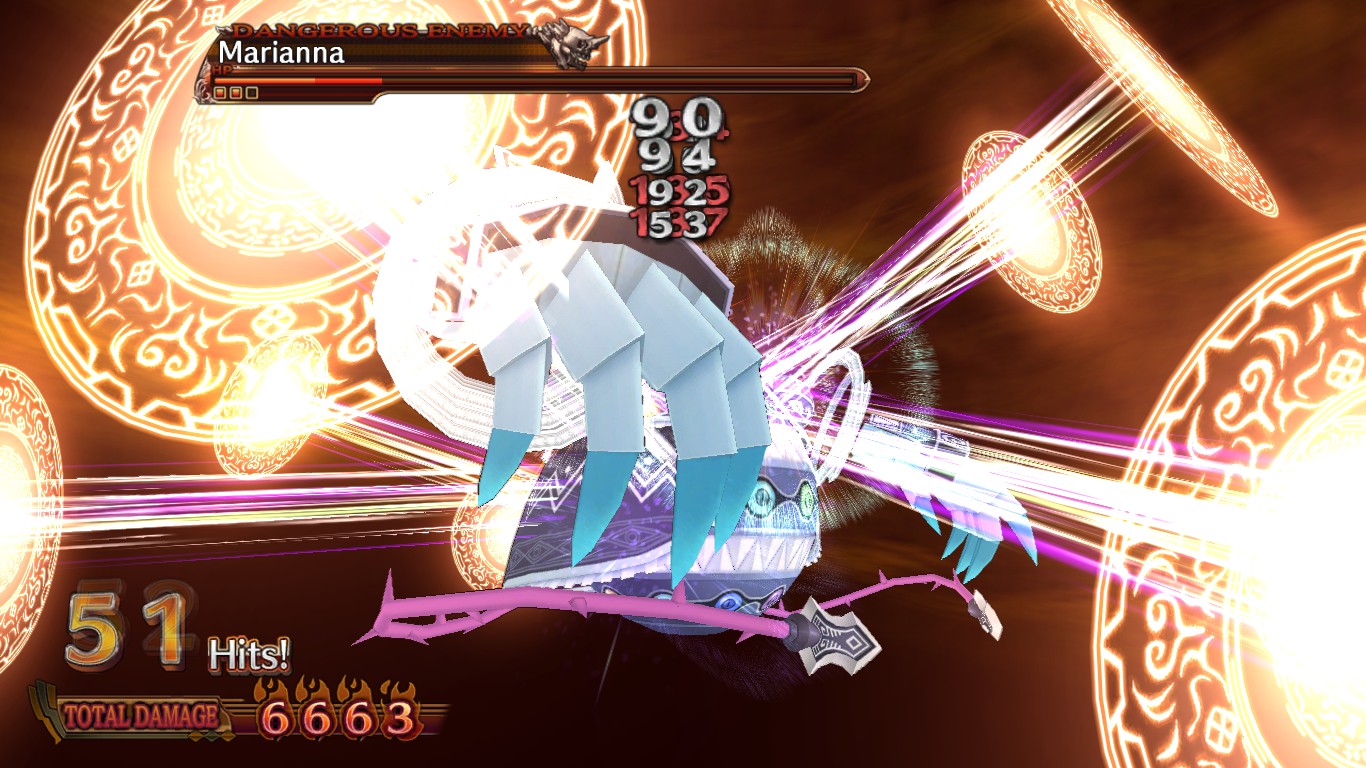
Task: Select the TOTAL DAMAGE plate
Action: tap(140, 713)
